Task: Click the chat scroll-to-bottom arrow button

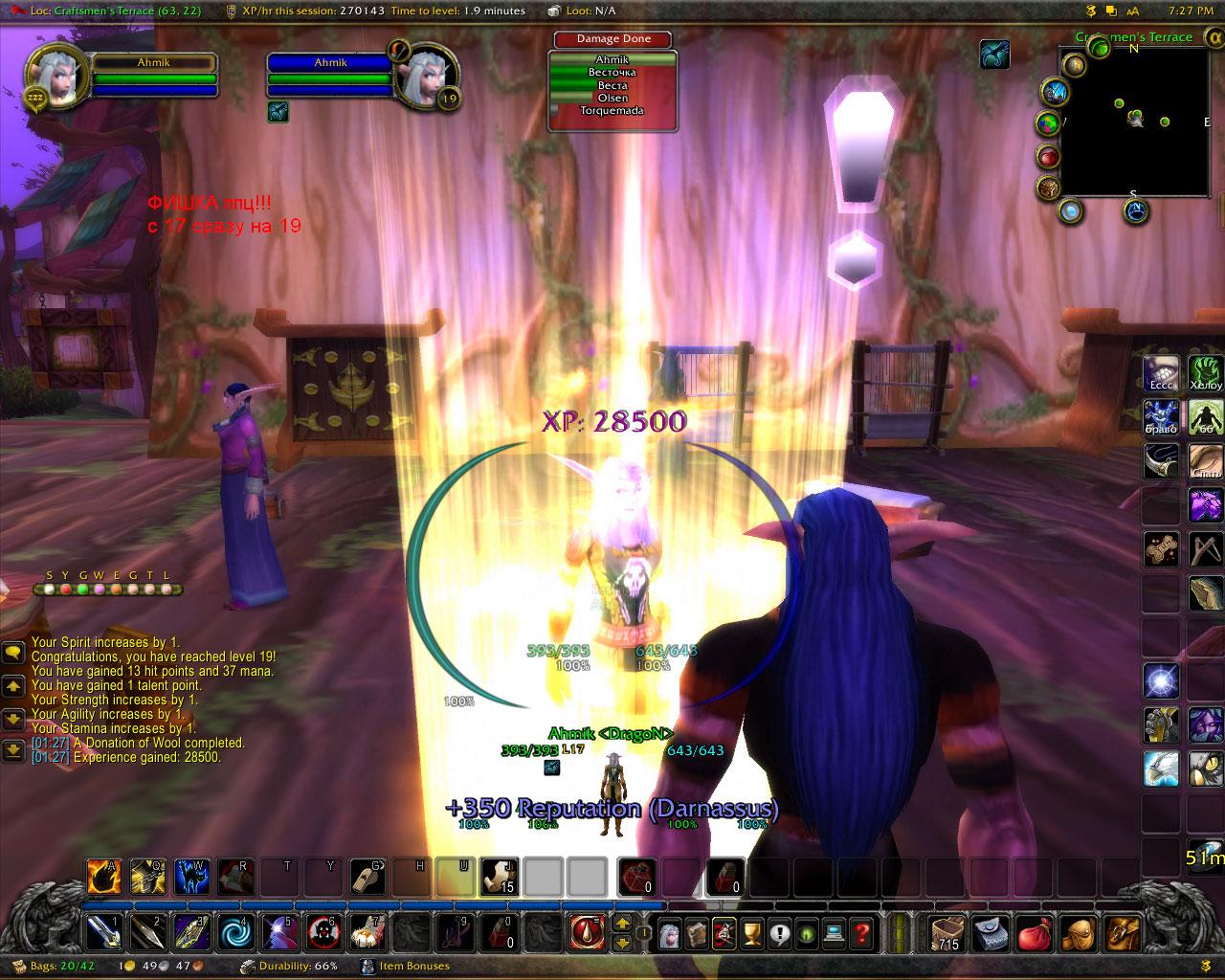Action: tap(13, 749)
